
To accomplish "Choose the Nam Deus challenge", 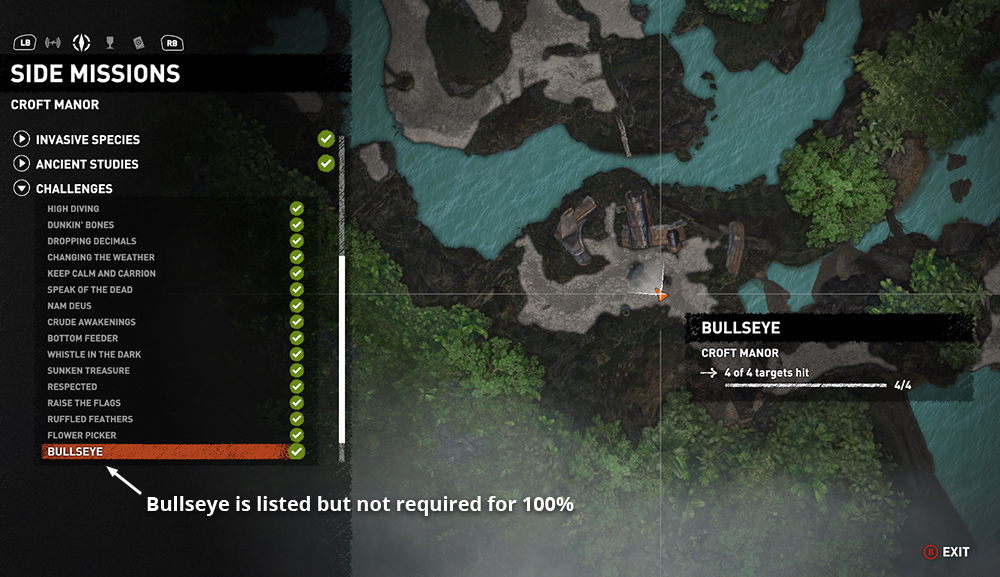I will [69, 306].
